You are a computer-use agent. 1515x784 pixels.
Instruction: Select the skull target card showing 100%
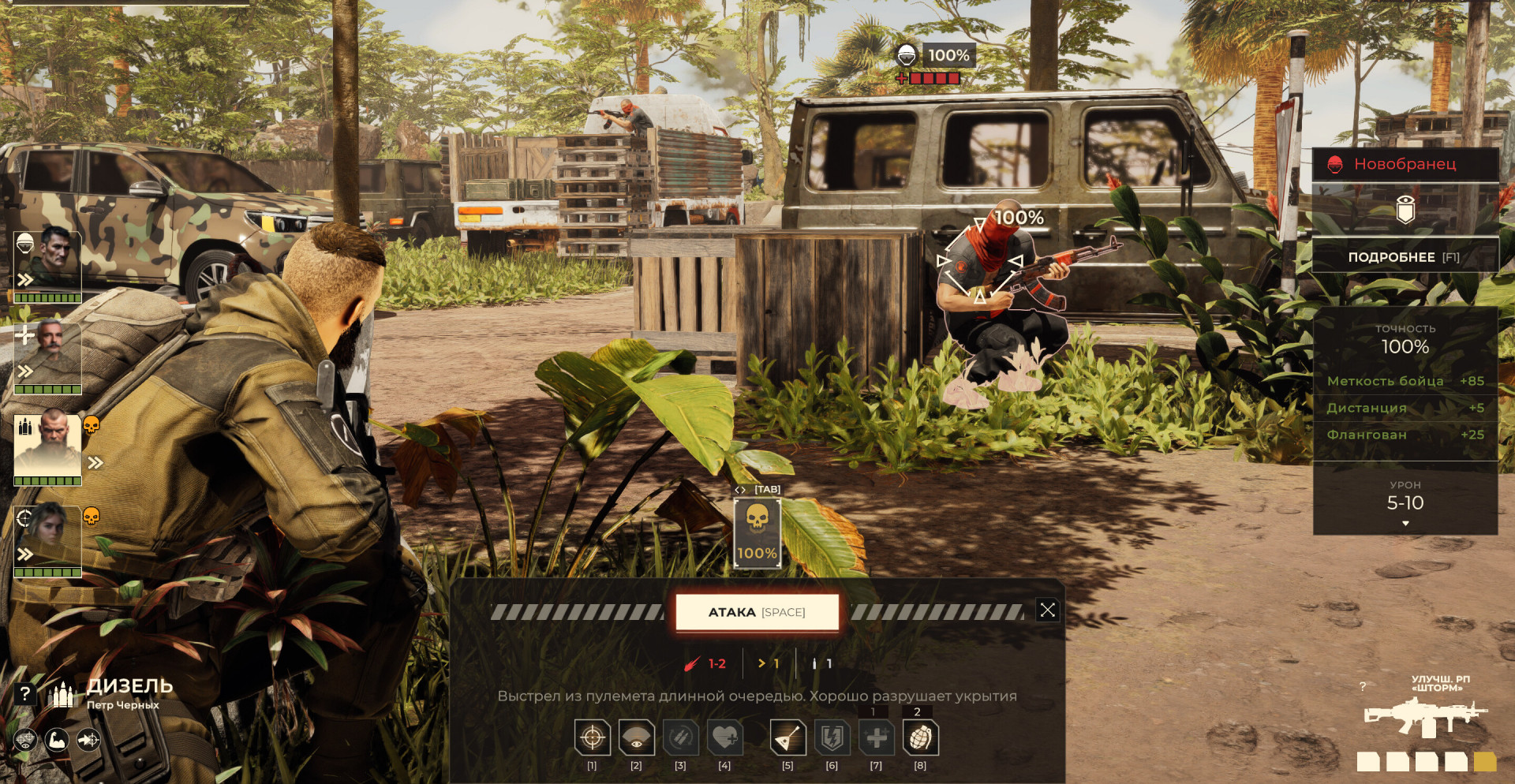pyautogui.click(x=757, y=533)
